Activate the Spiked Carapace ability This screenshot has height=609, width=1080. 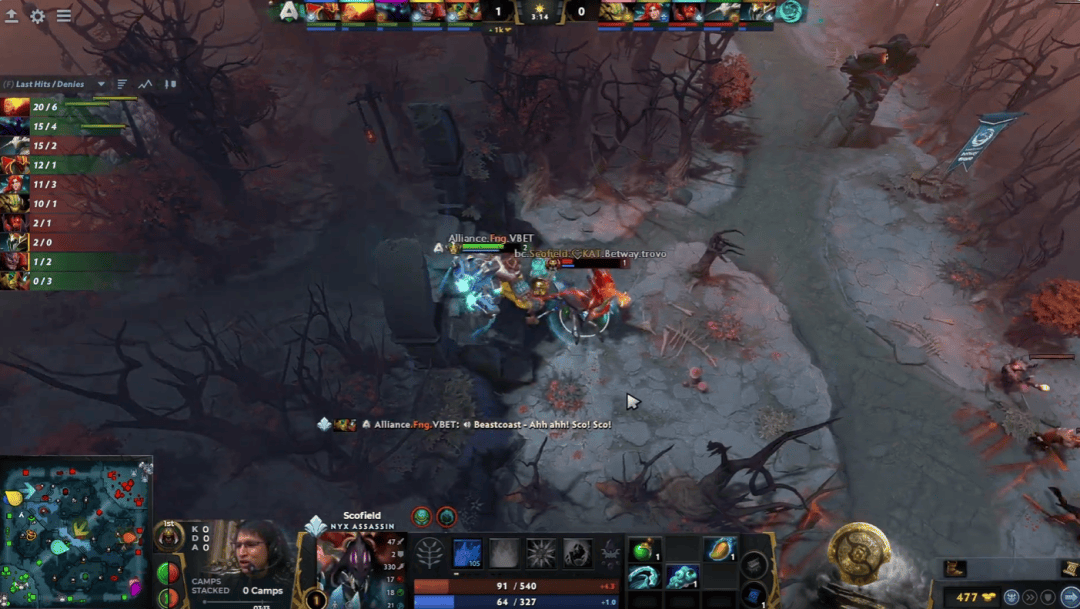[541, 553]
